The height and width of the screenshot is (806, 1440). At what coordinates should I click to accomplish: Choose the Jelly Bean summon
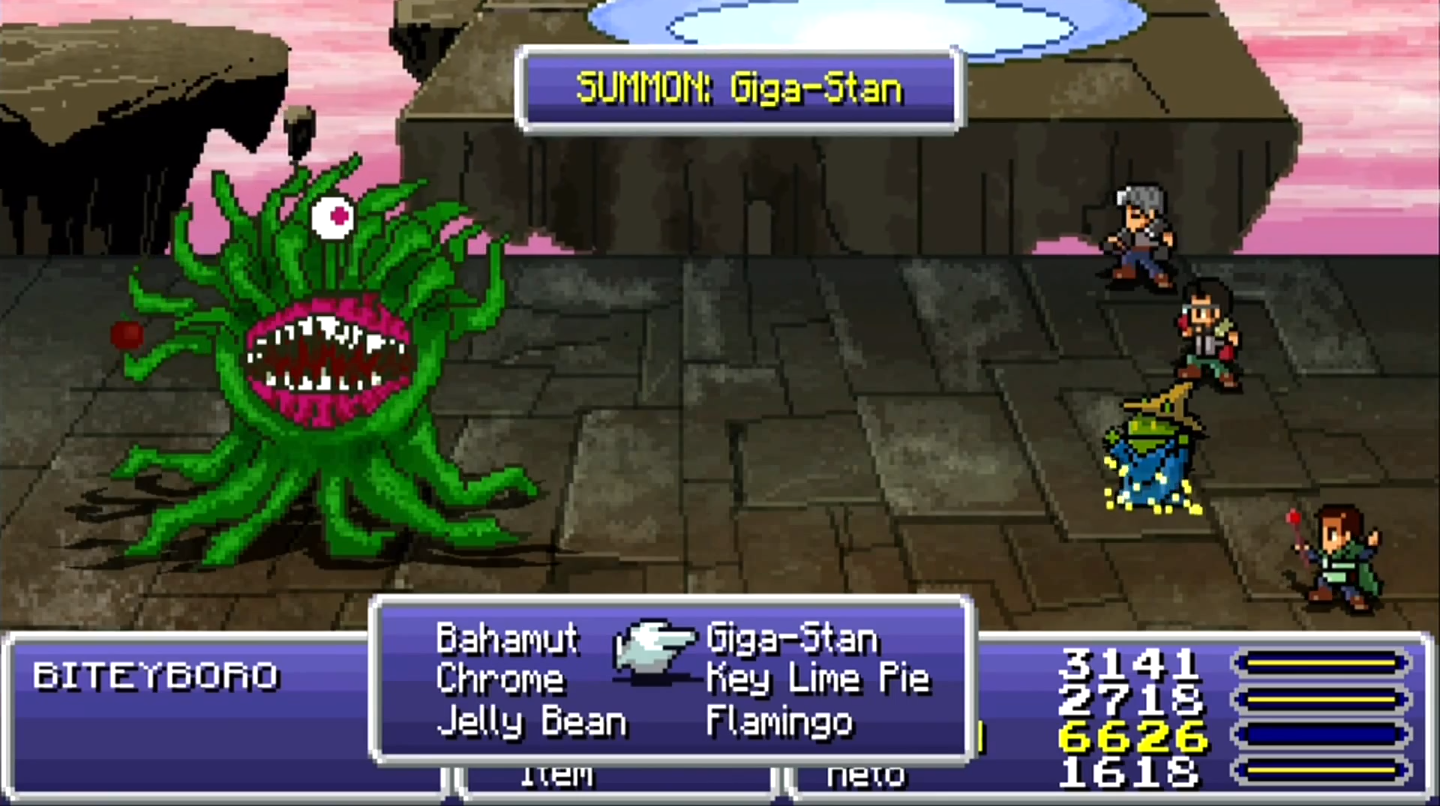tap(531, 722)
